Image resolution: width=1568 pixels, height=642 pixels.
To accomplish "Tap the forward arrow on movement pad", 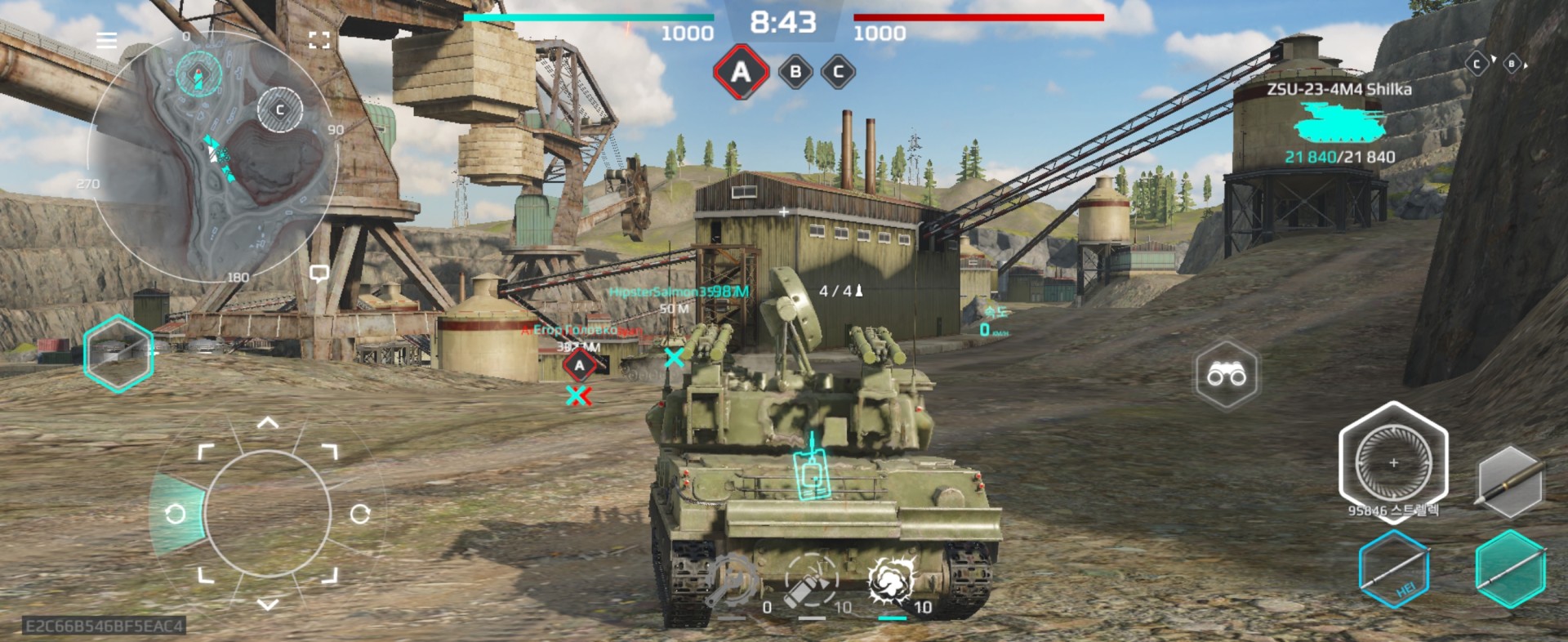I will [268, 423].
